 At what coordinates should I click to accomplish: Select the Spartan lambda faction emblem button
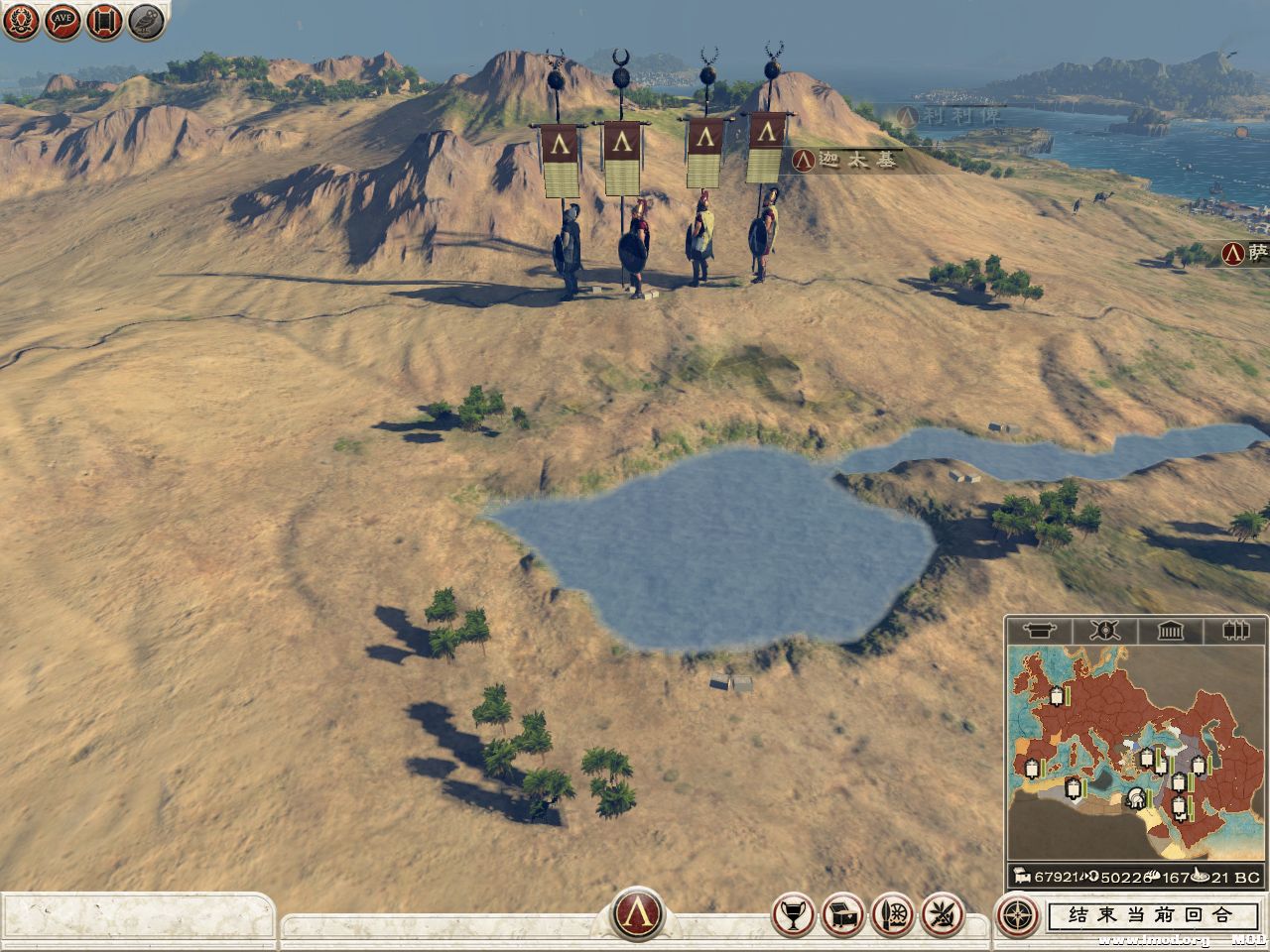click(638, 914)
